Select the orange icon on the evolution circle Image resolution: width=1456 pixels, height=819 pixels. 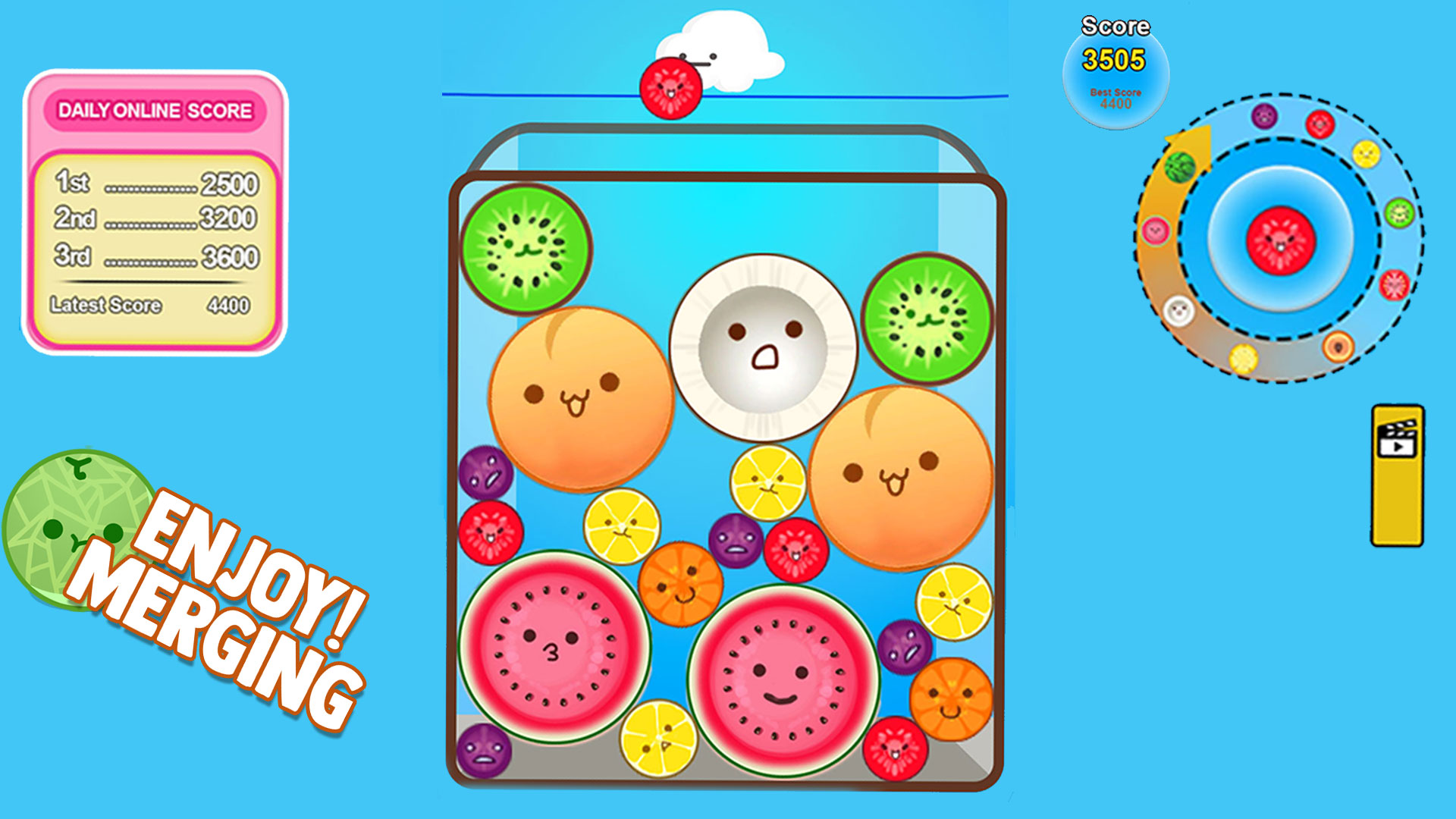point(1338,347)
